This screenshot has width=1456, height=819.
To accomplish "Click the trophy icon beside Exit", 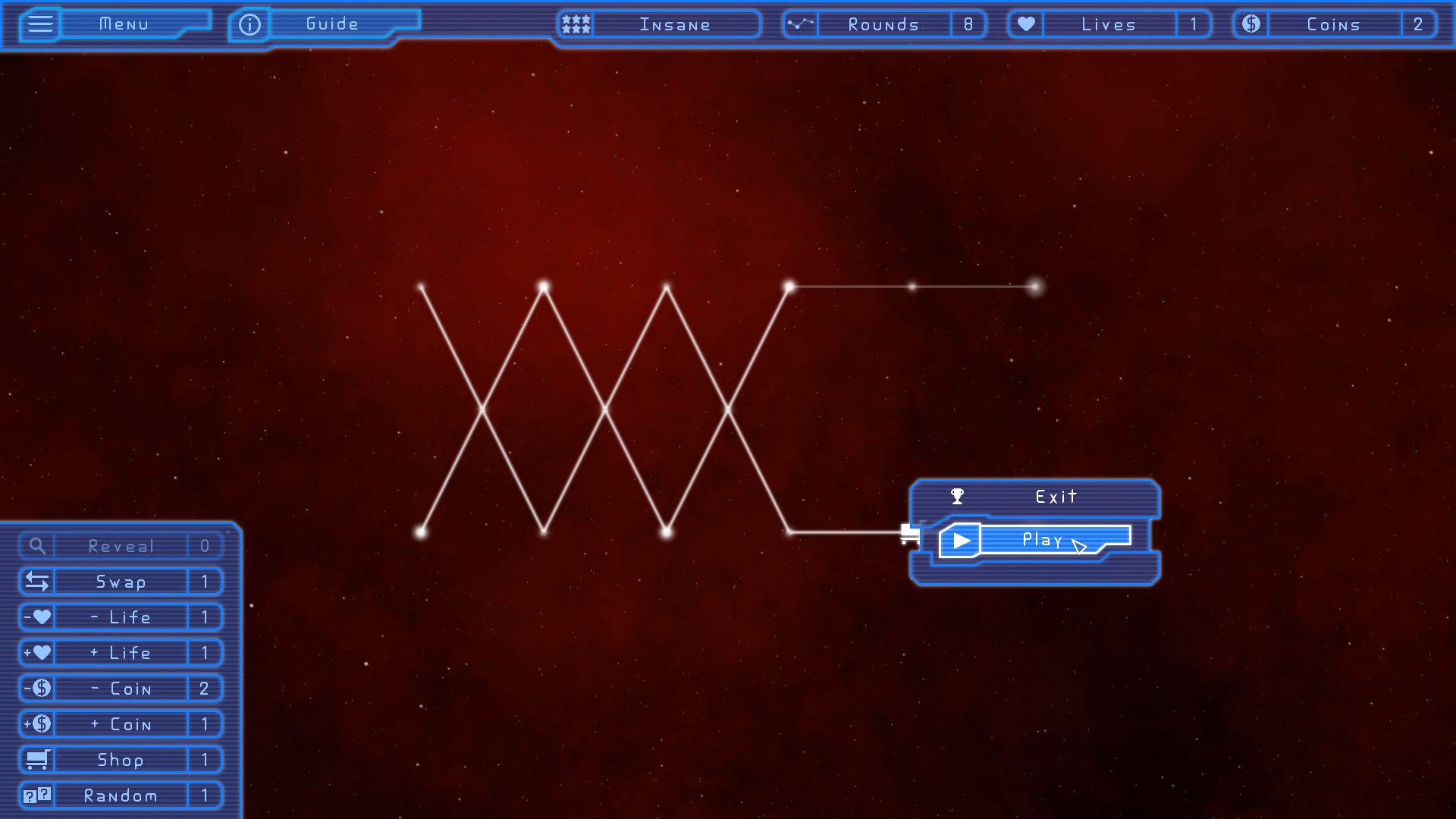I will [959, 497].
